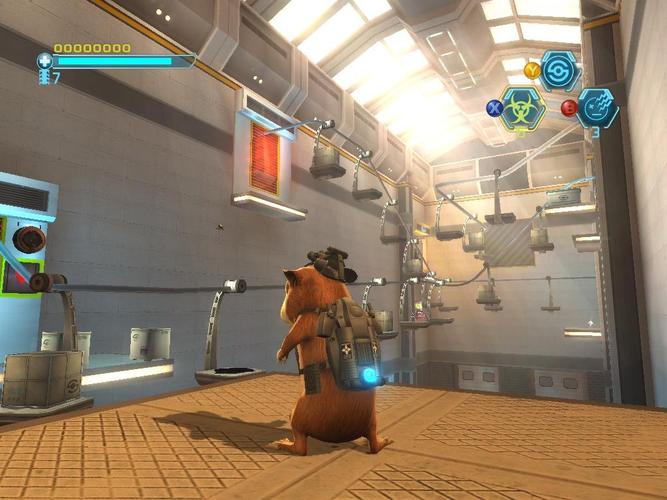Activate the blue swirl gadget icon
This screenshot has height=500, width=667.
(x=560, y=71)
